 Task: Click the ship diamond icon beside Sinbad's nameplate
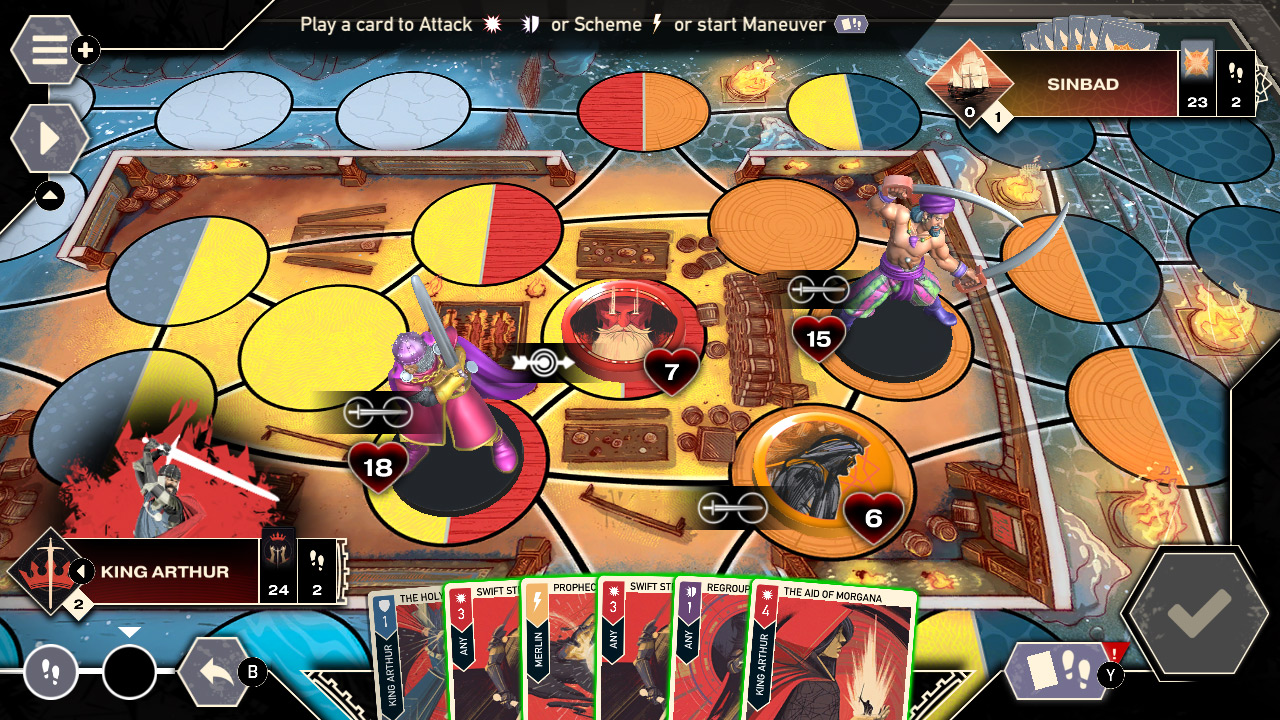coord(968,82)
